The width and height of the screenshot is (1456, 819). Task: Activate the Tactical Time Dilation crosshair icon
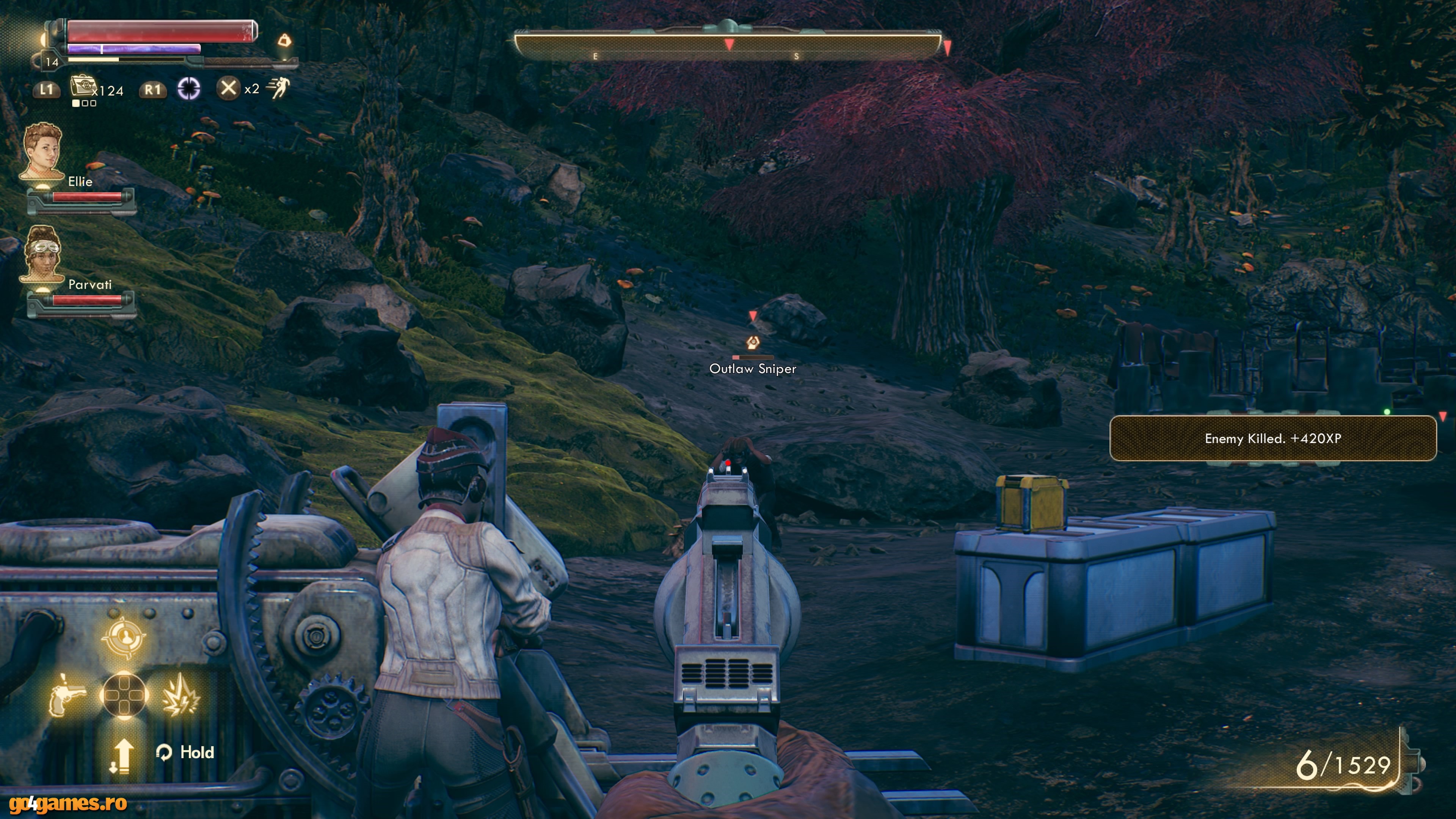point(189,88)
